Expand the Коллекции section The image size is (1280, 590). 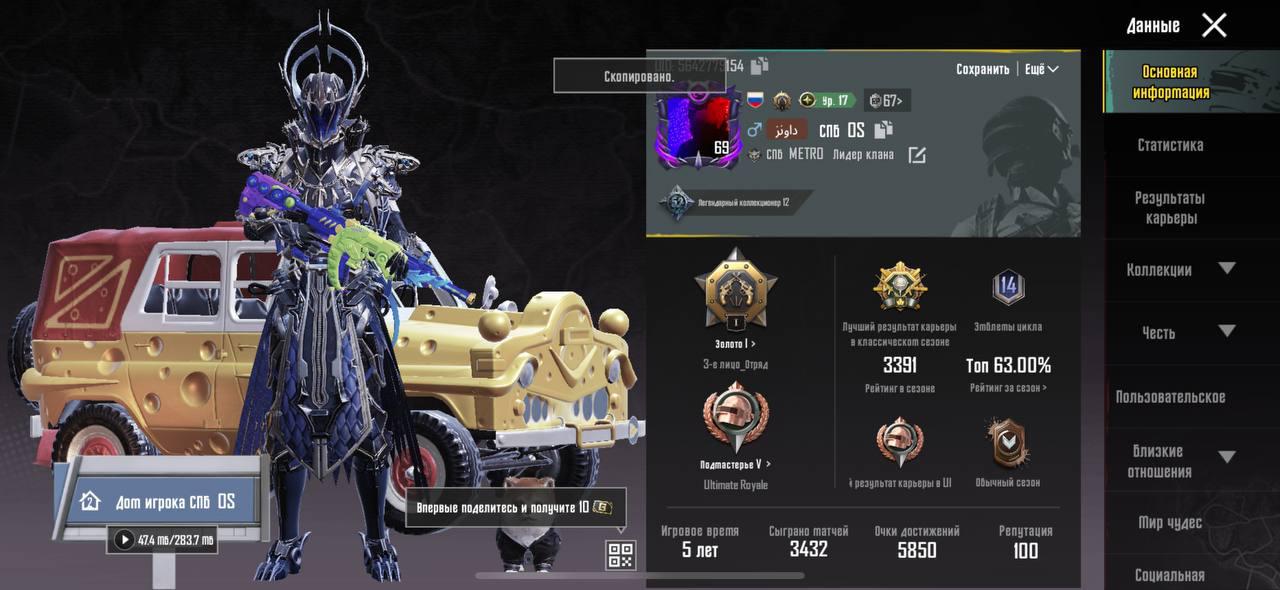tap(1226, 268)
